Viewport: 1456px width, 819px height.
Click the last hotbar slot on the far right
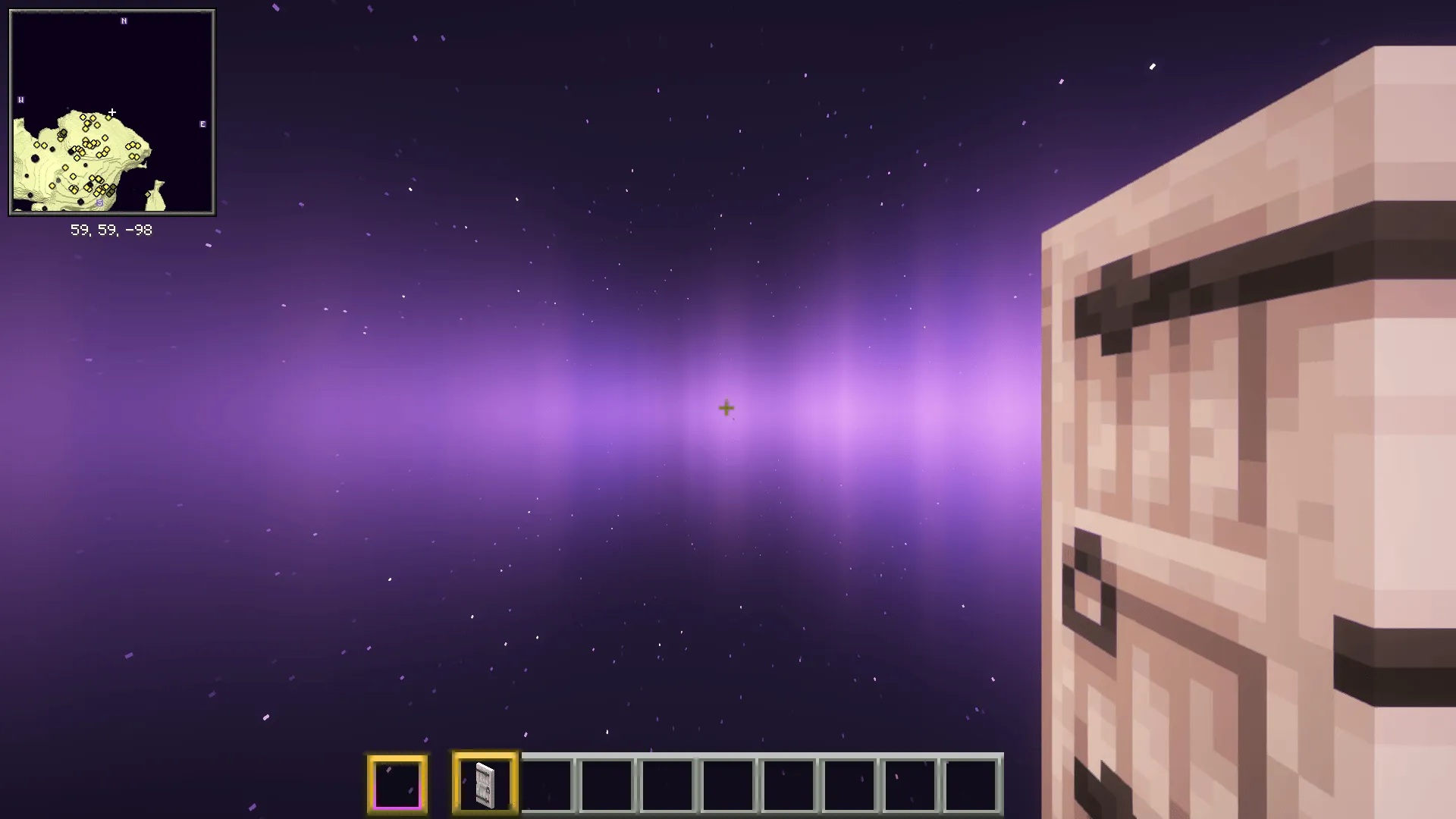pos(971,783)
